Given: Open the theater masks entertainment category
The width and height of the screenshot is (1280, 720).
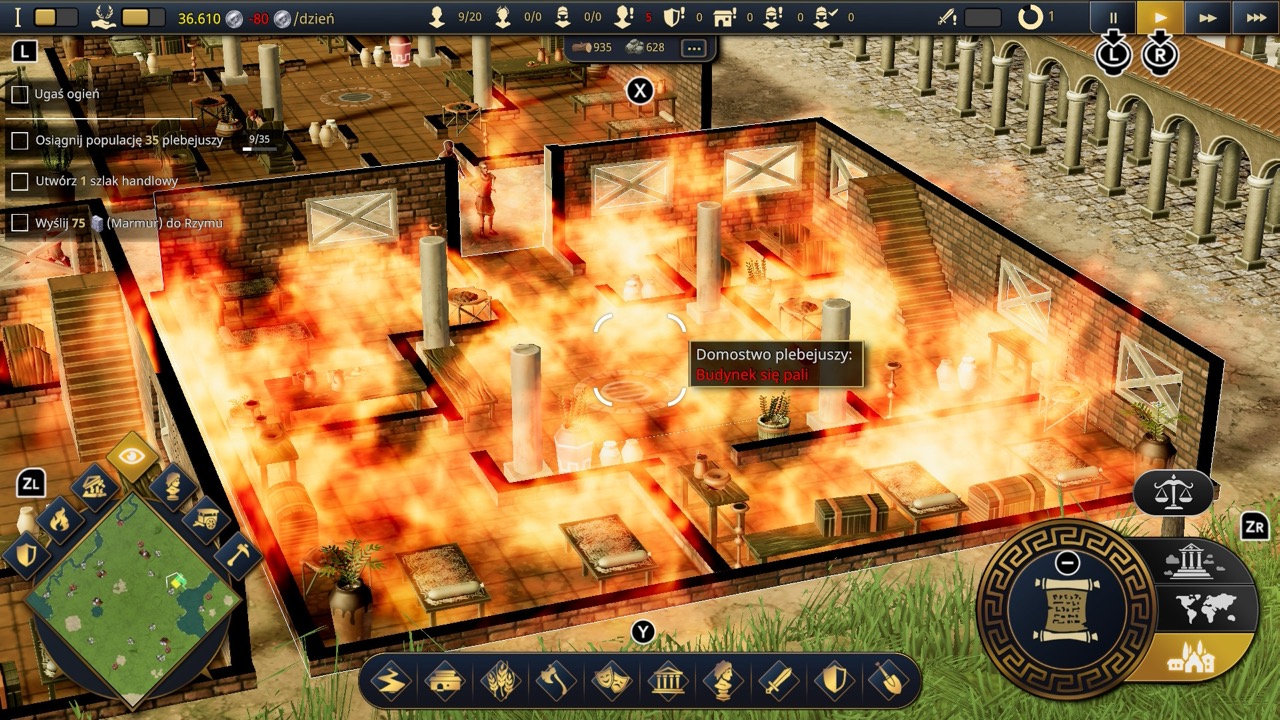Looking at the screenshot, I should (x=611, y=682).
